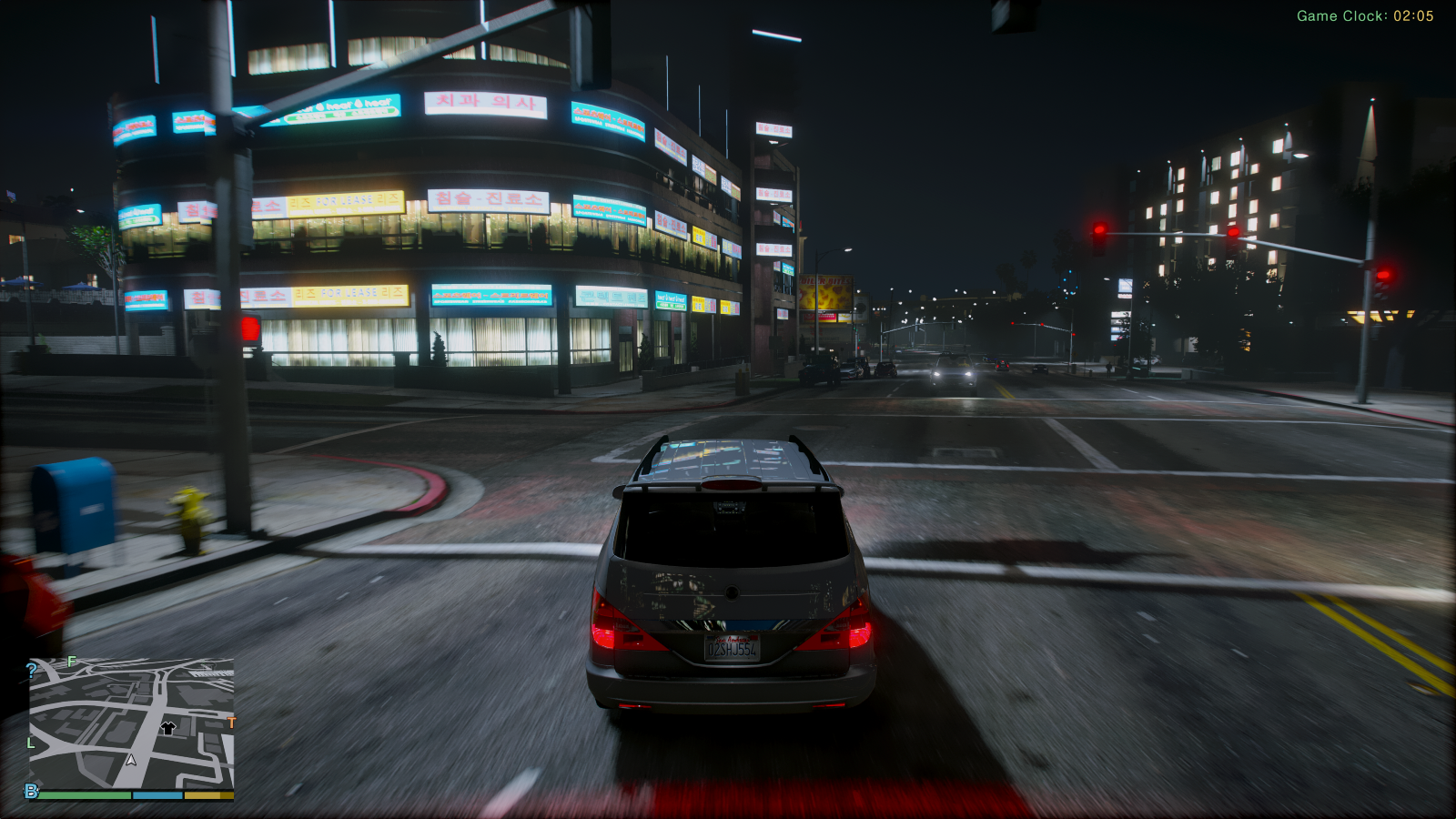Select the blue question mark minimap blip

point(32,671)
